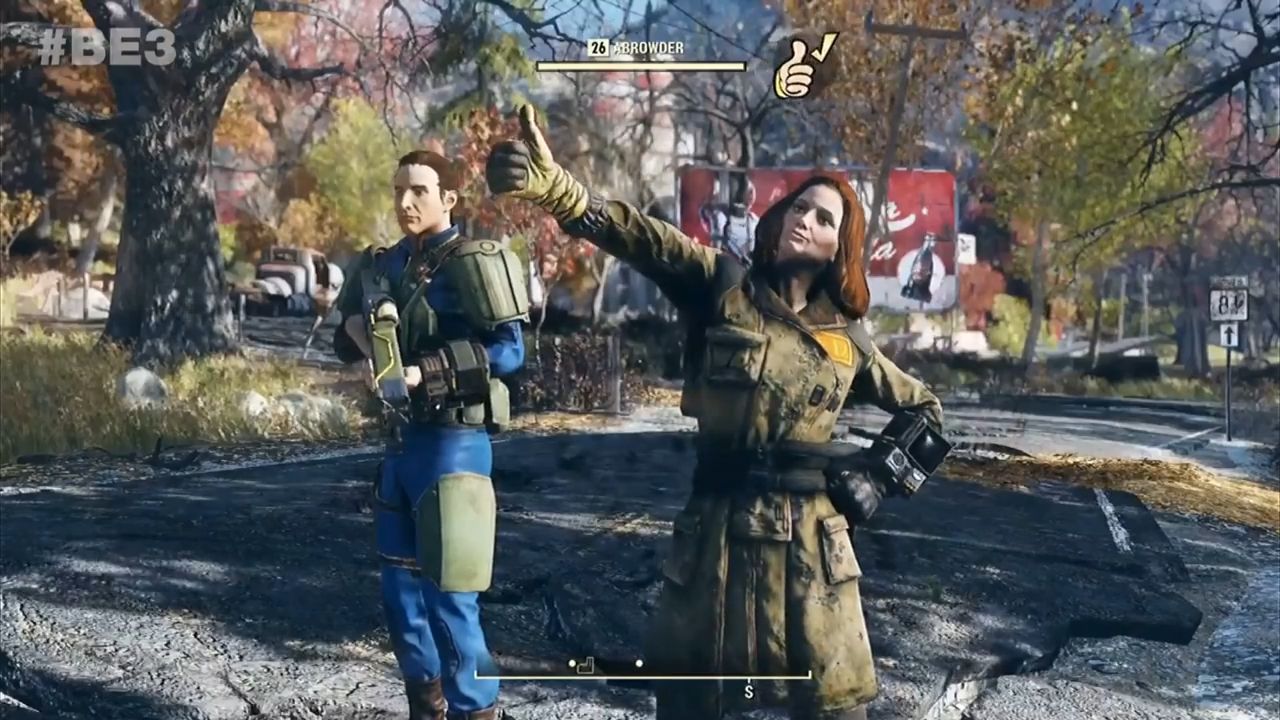Select the right white marker dot on the compass

point(639,663)
